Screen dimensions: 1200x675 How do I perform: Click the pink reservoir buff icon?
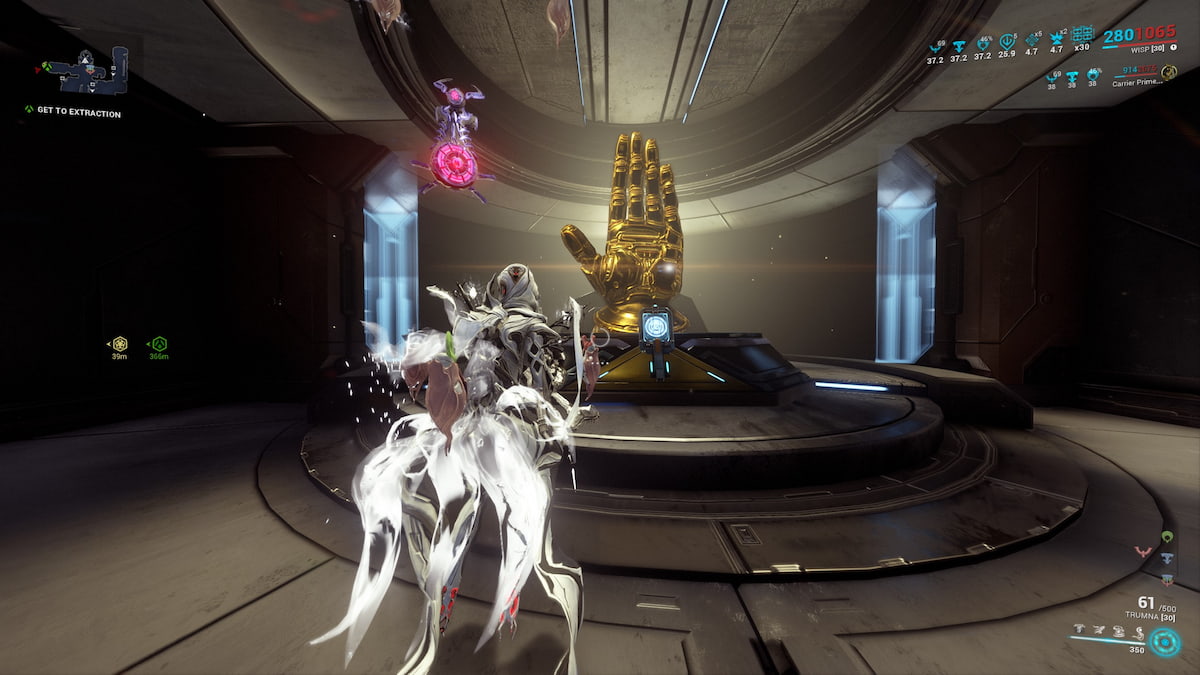tap(1143, 550)
